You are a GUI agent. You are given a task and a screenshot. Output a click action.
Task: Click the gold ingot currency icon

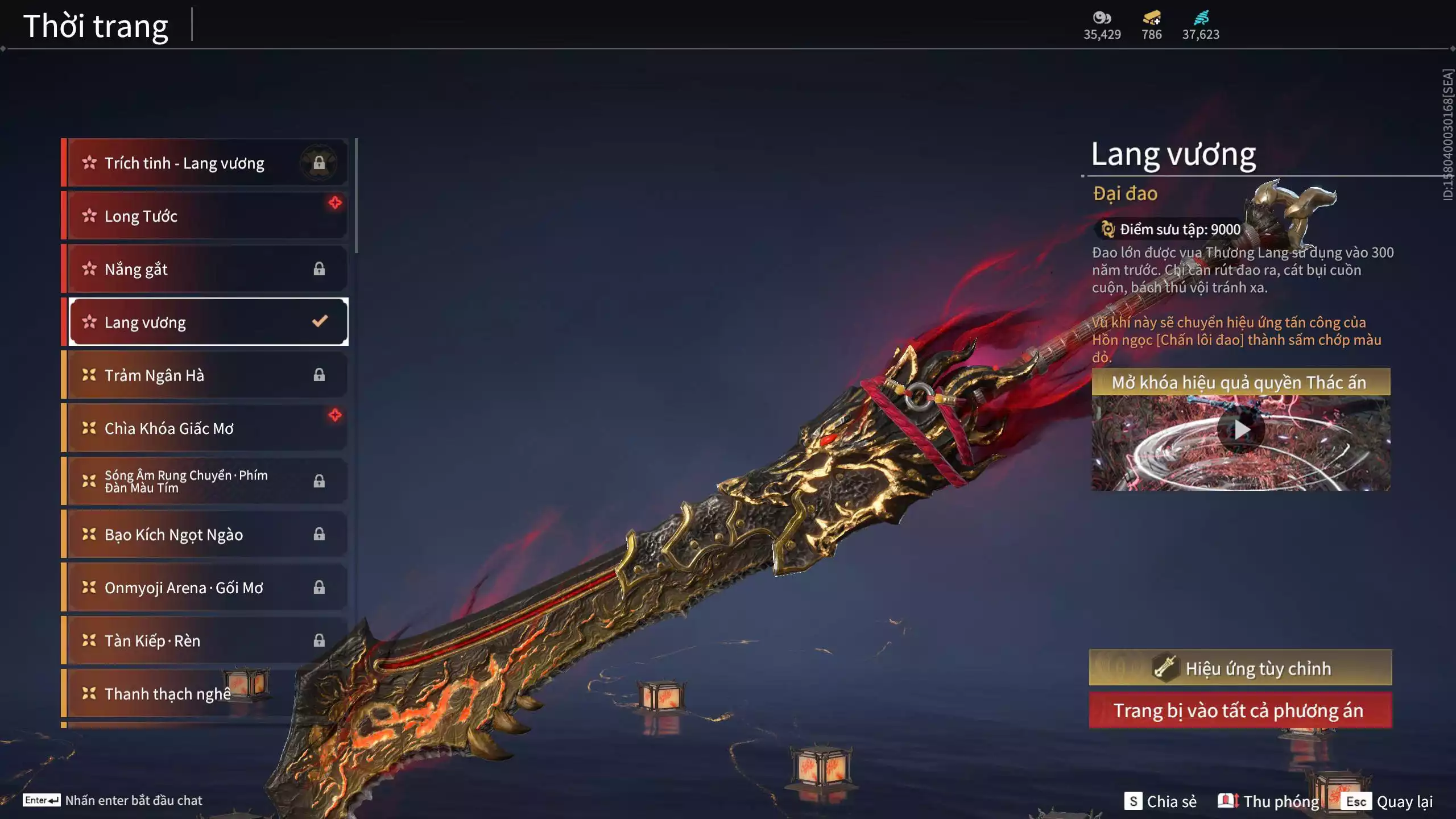(x=1151, y=19)
